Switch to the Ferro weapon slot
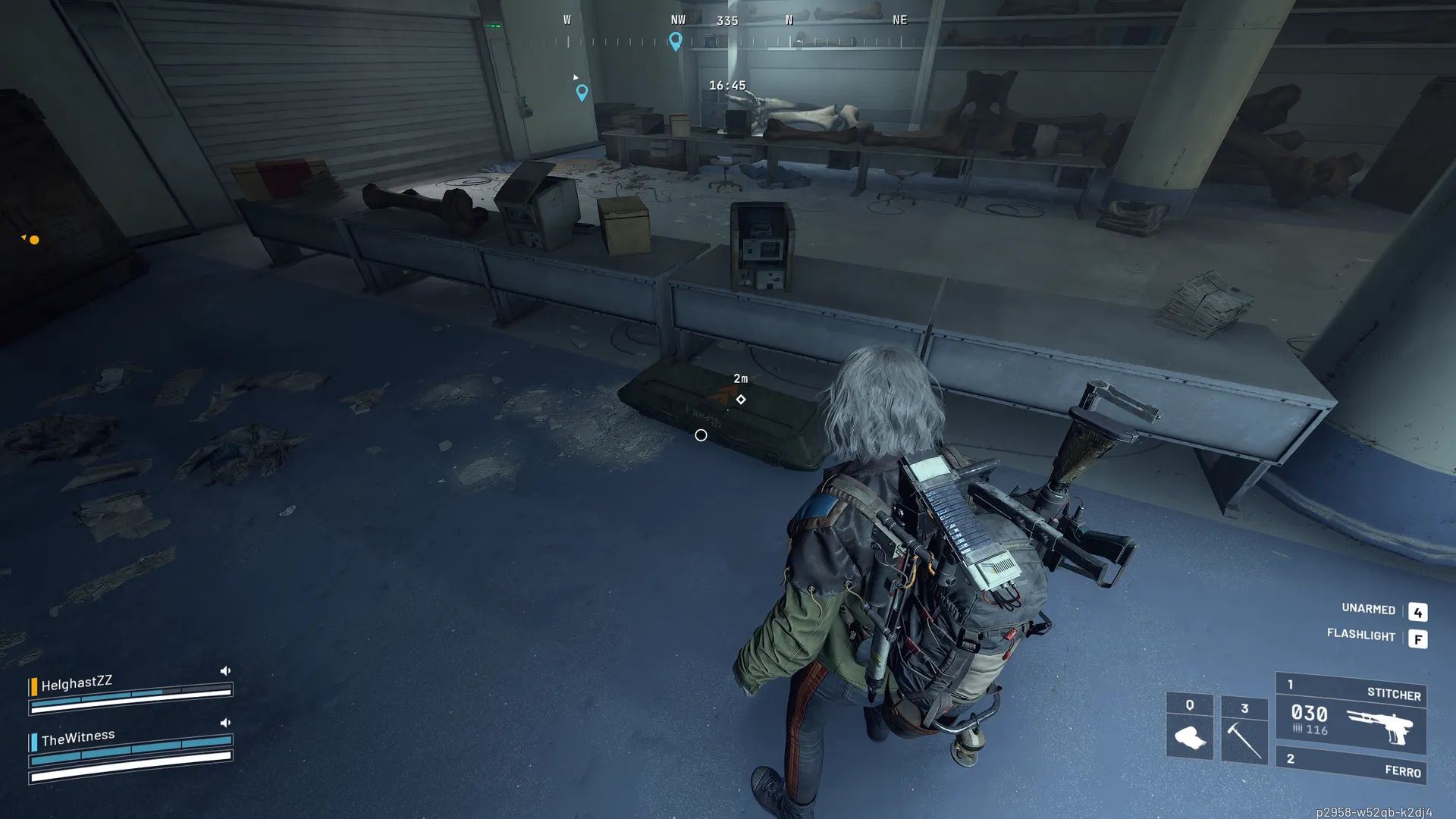 [1351, 767]
